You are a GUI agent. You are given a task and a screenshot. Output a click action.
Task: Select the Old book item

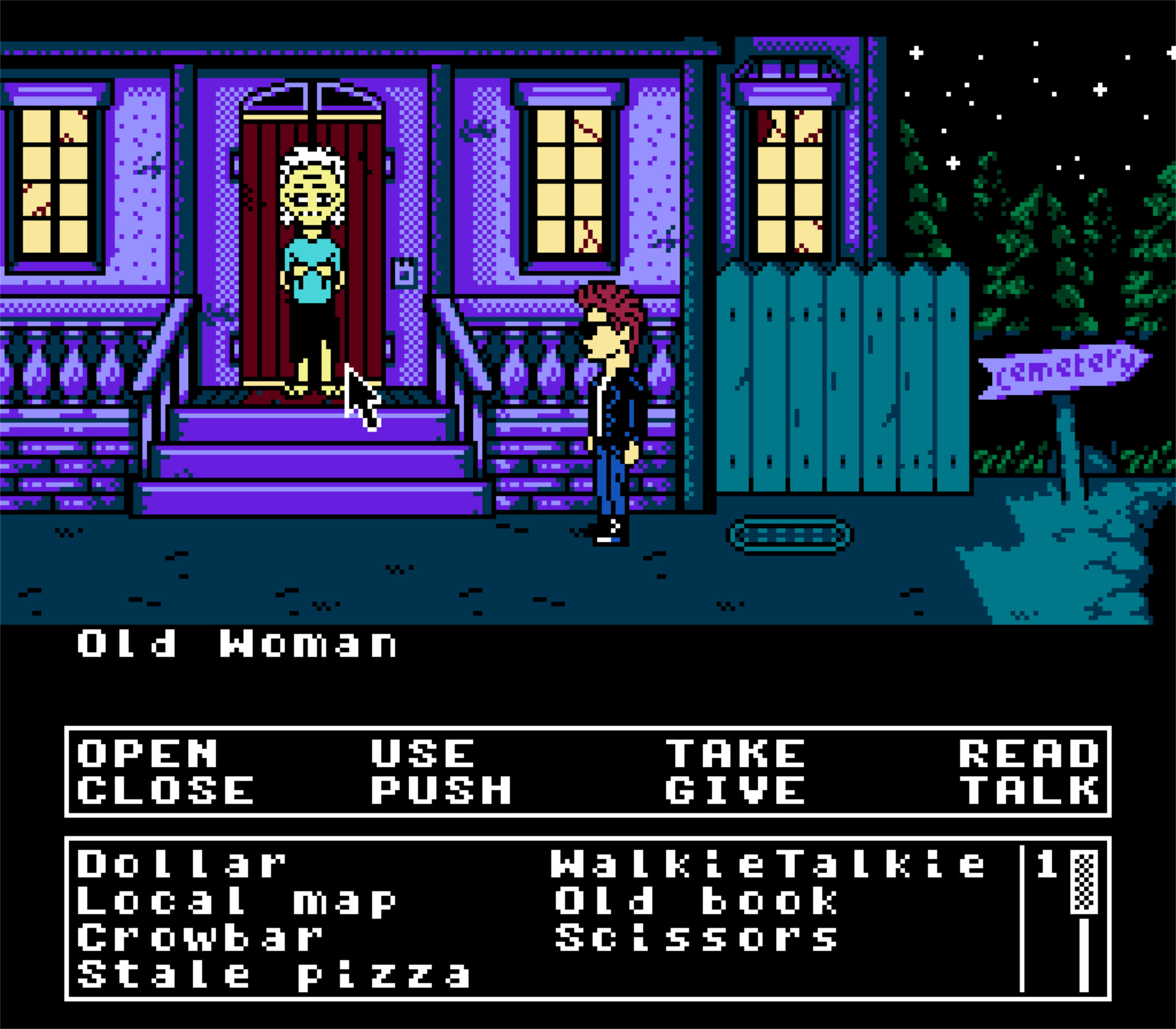tap(696, 901)
